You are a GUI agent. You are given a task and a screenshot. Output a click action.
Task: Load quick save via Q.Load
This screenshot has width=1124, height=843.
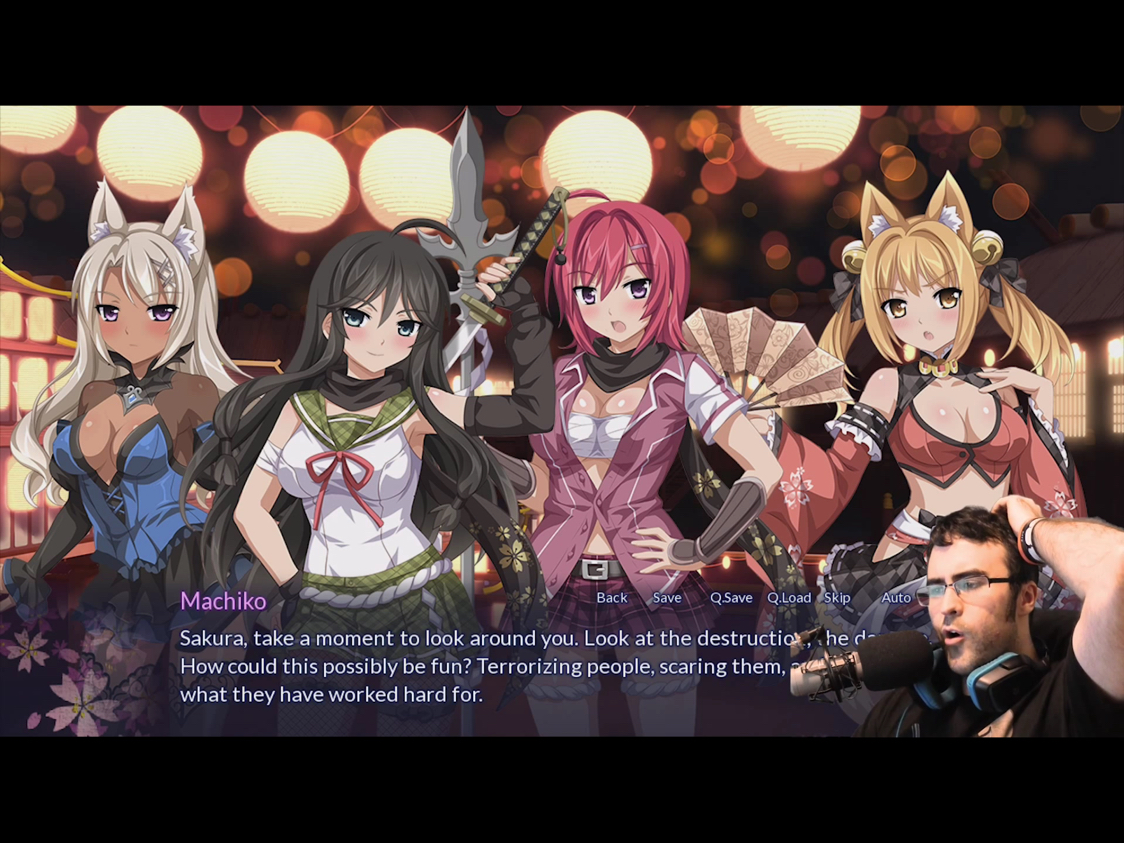(789, 598)
